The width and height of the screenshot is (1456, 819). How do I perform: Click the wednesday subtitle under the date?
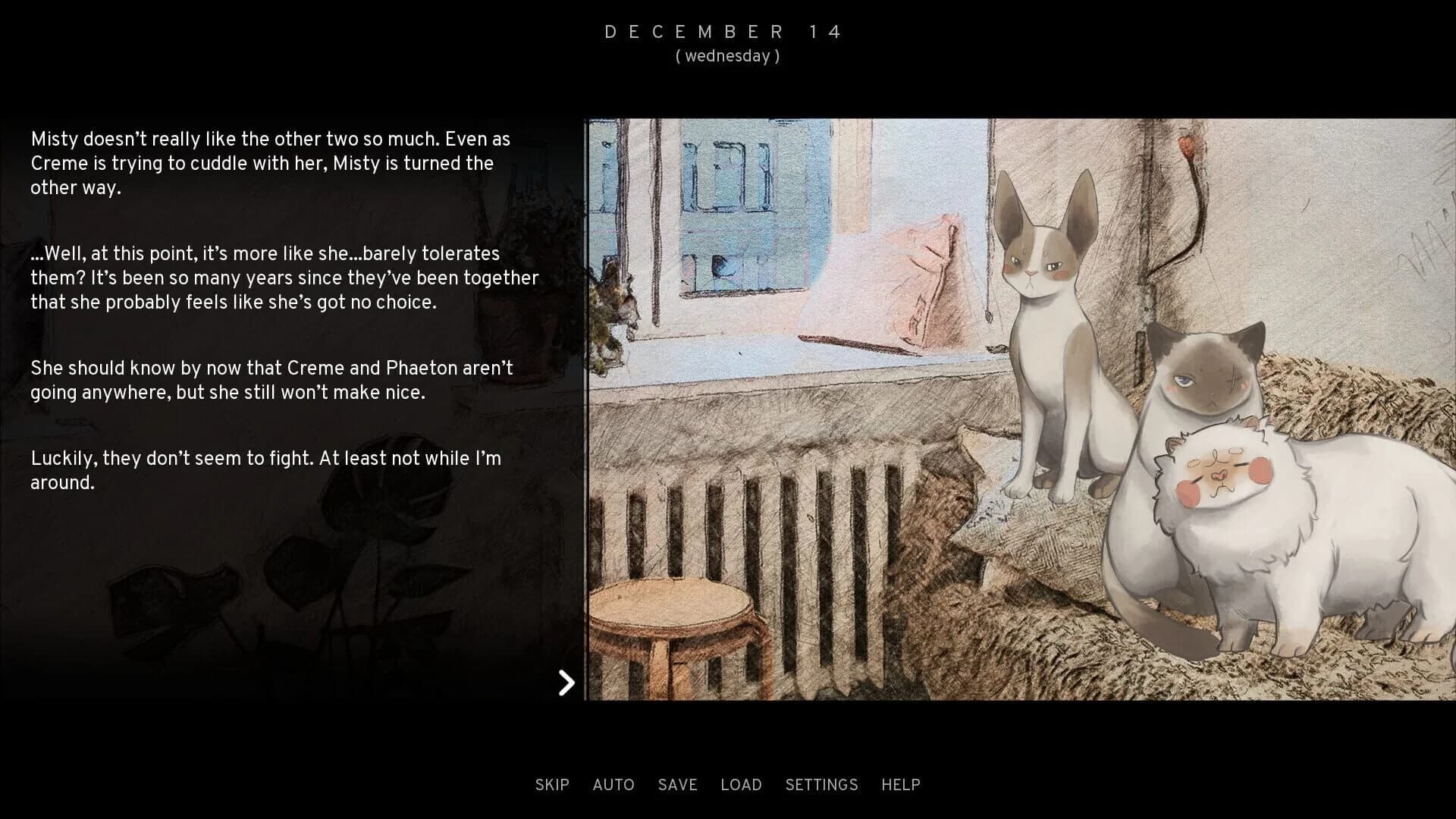point(727,55)
